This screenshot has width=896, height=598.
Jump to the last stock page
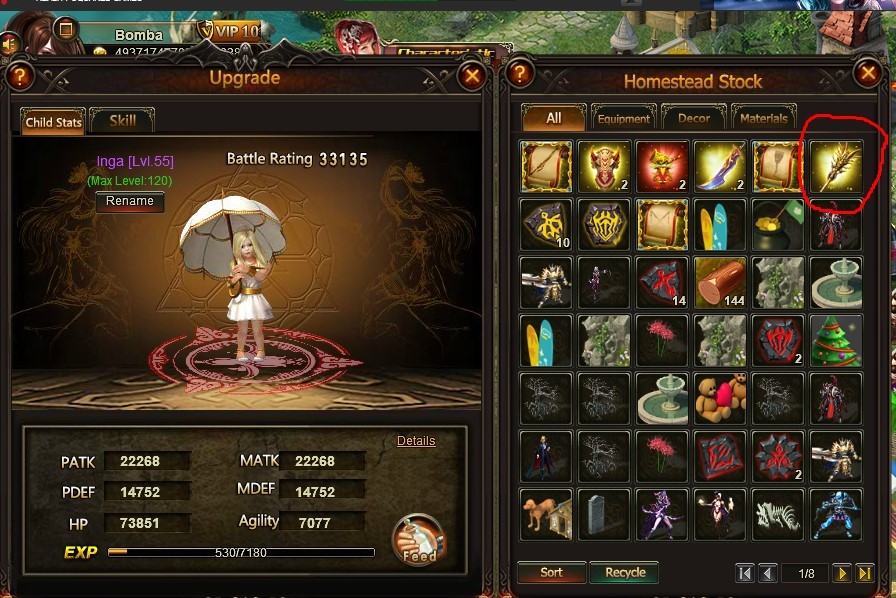click(865, 573)
